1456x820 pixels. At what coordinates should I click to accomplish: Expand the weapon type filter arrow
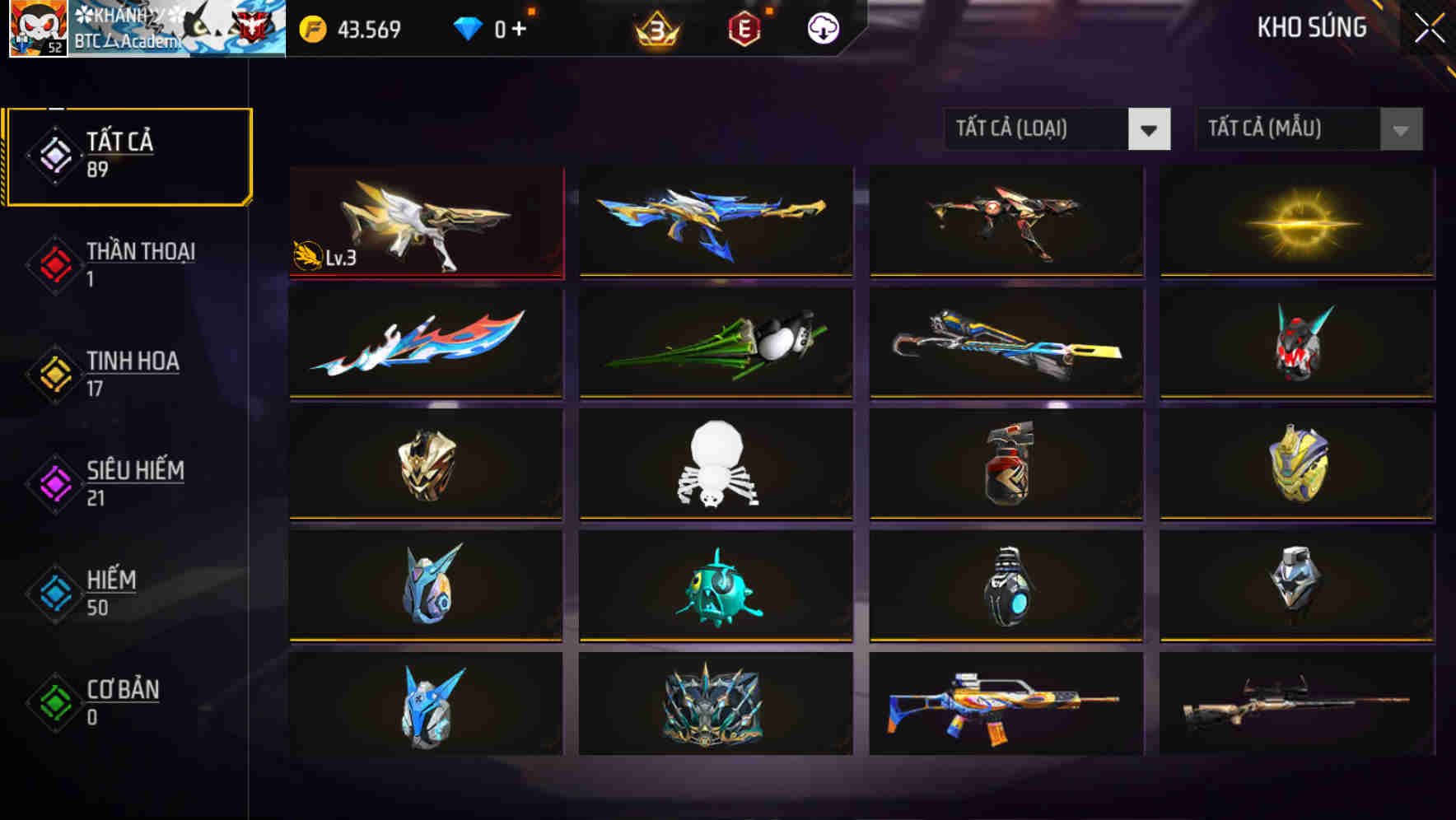[1150, 129]
